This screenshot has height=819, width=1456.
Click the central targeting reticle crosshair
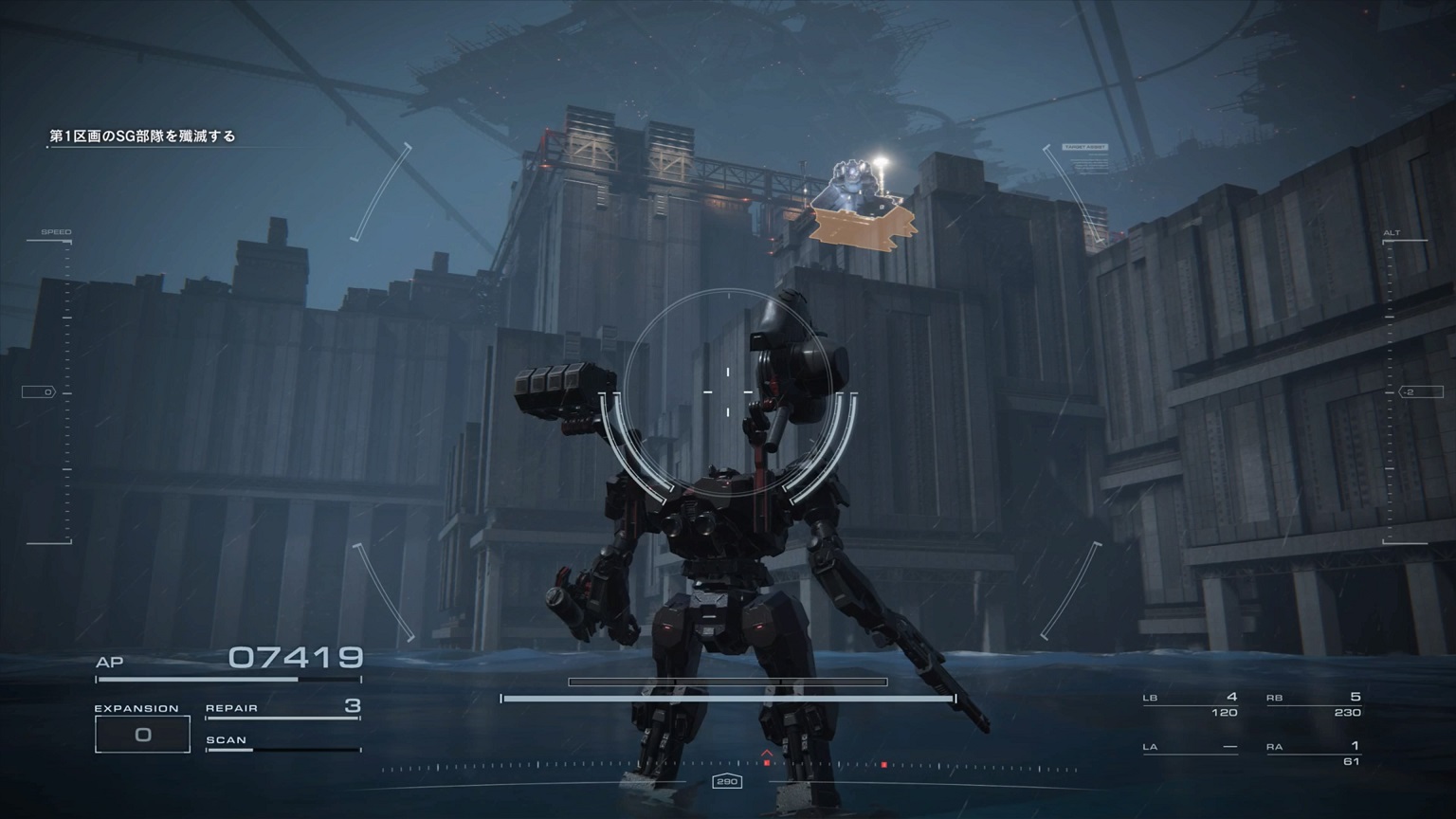726,389
